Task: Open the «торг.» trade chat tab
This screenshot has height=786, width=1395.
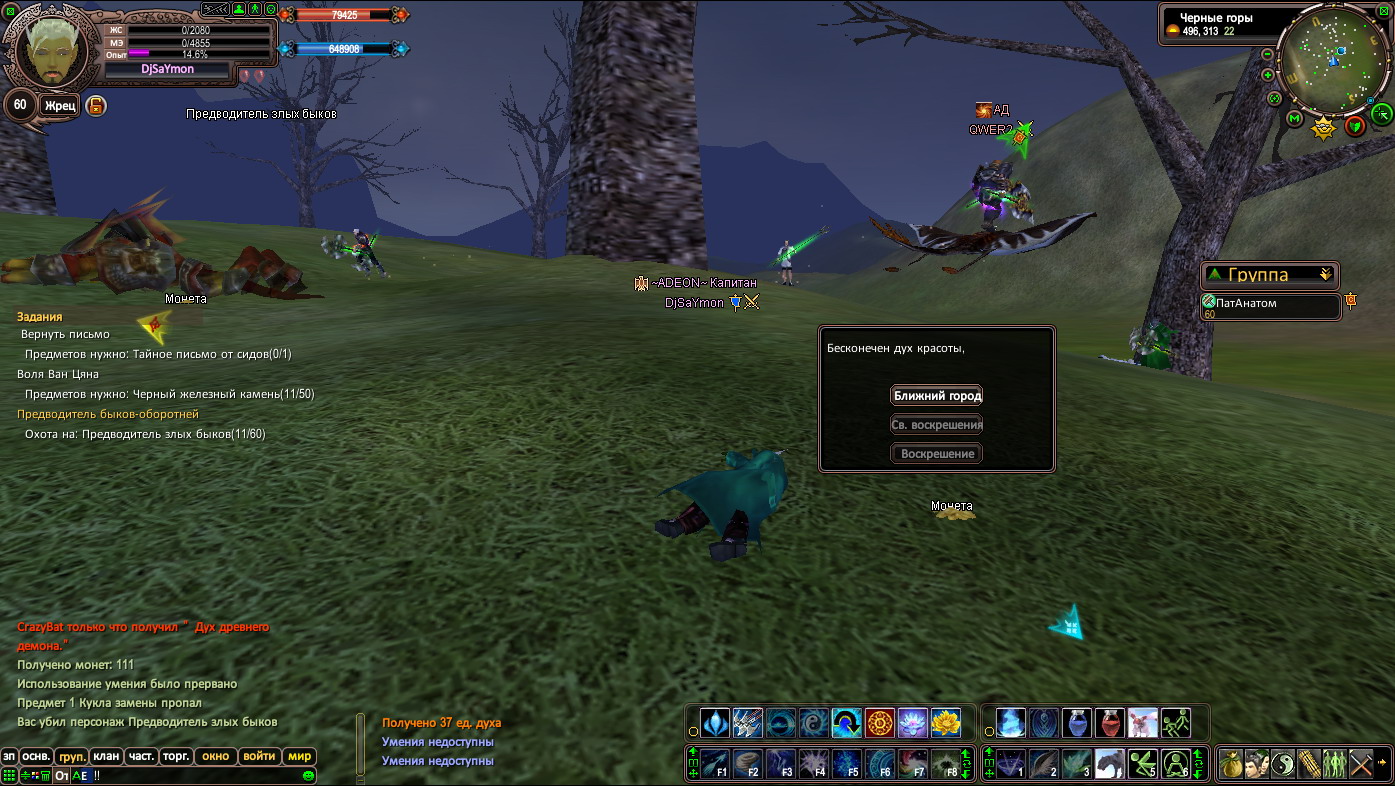Action: (x=176, y=756)
